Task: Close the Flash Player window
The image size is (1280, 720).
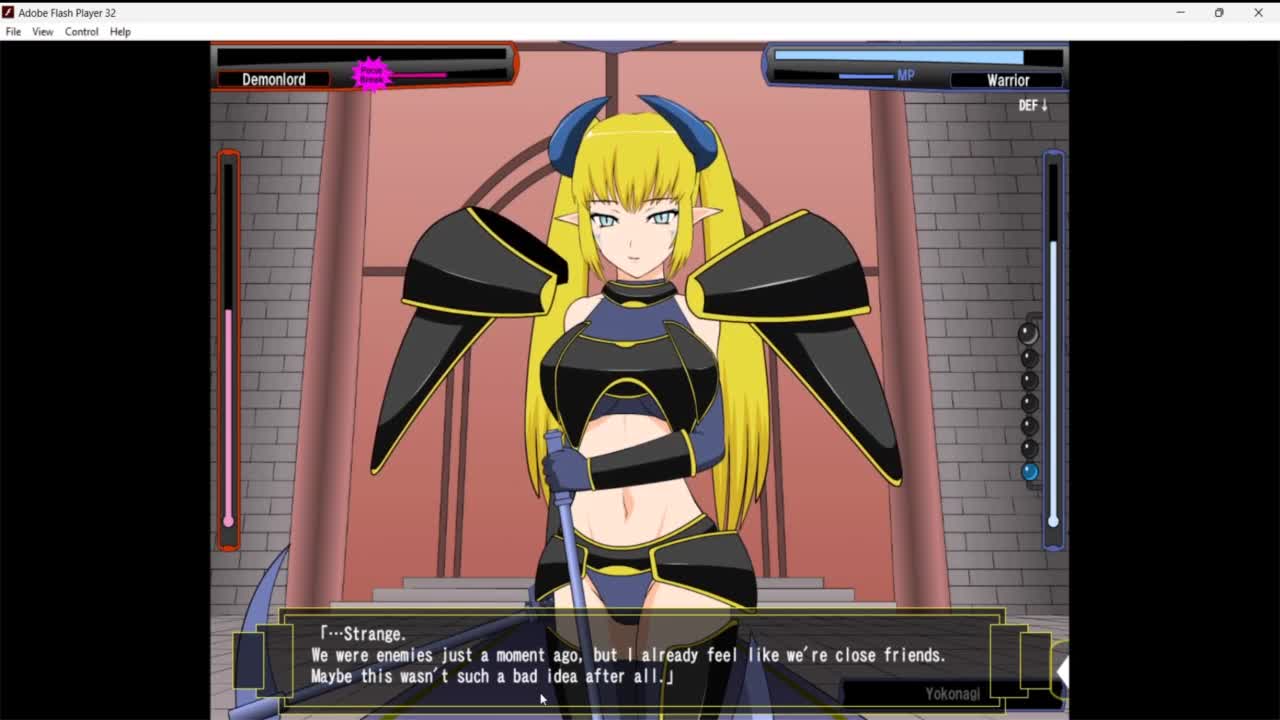Action: pyautogui.click(x=1258, y=13)
